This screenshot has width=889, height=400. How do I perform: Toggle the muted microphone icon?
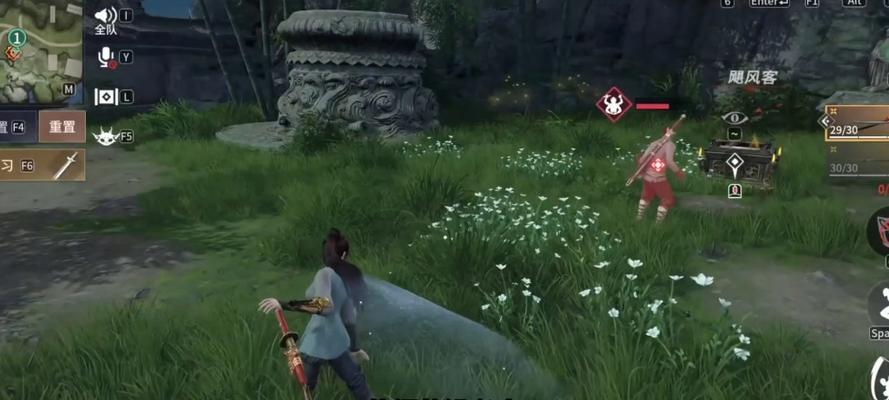[105, 57]
